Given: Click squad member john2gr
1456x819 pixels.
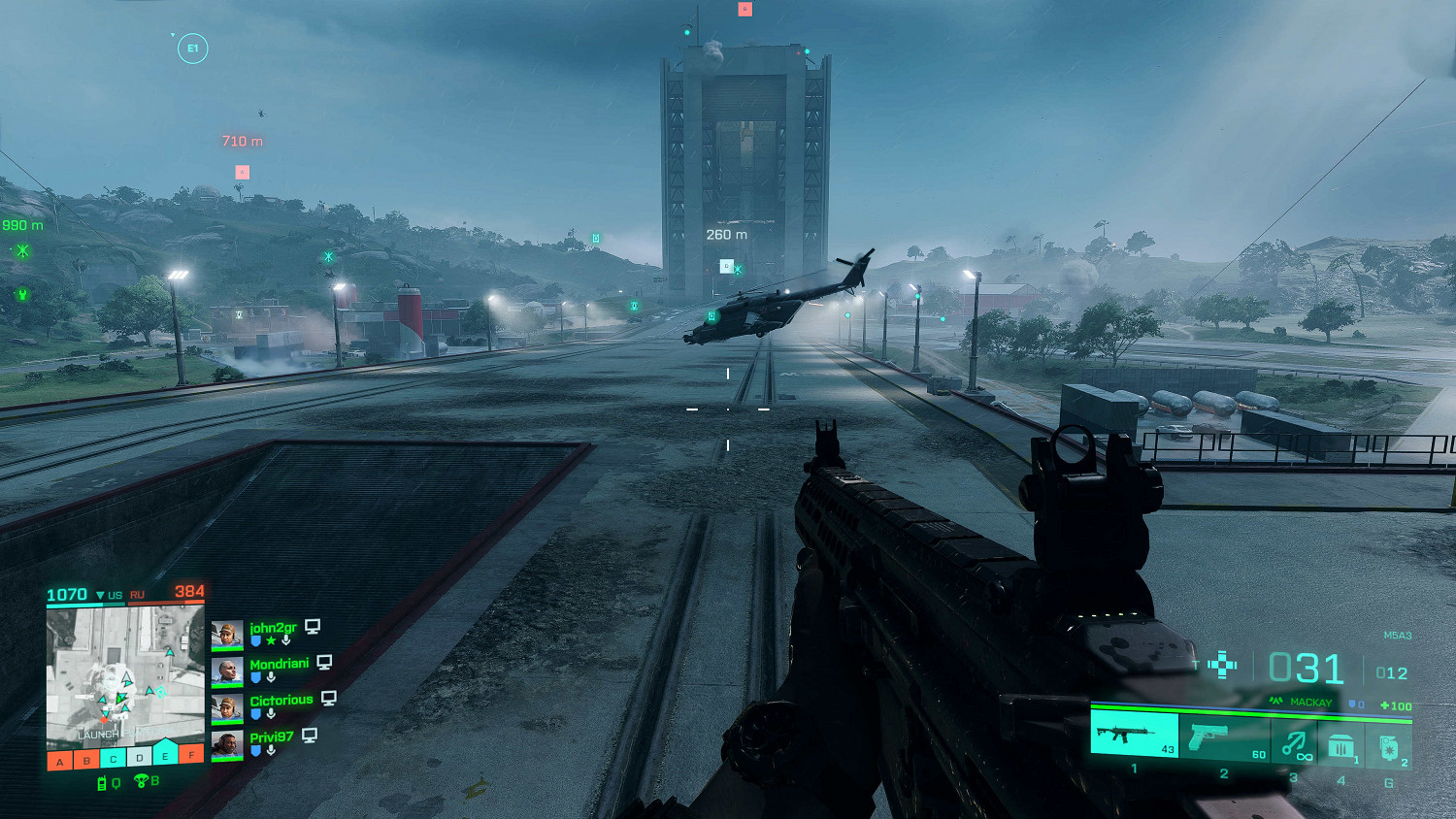Looking at the screenshot, I should 273,628.
